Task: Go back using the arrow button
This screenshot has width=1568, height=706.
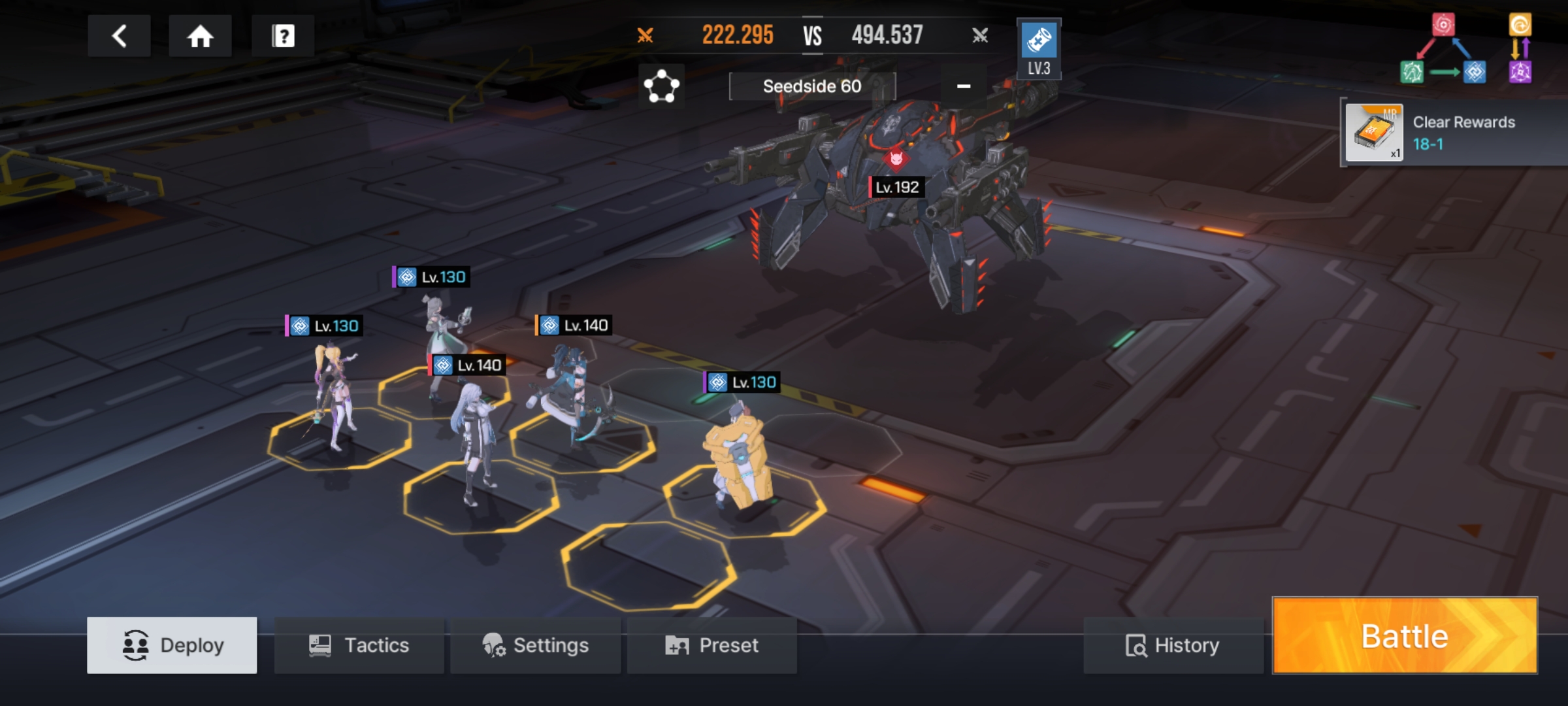Action: pyautogui.click(x=119, y=36)
